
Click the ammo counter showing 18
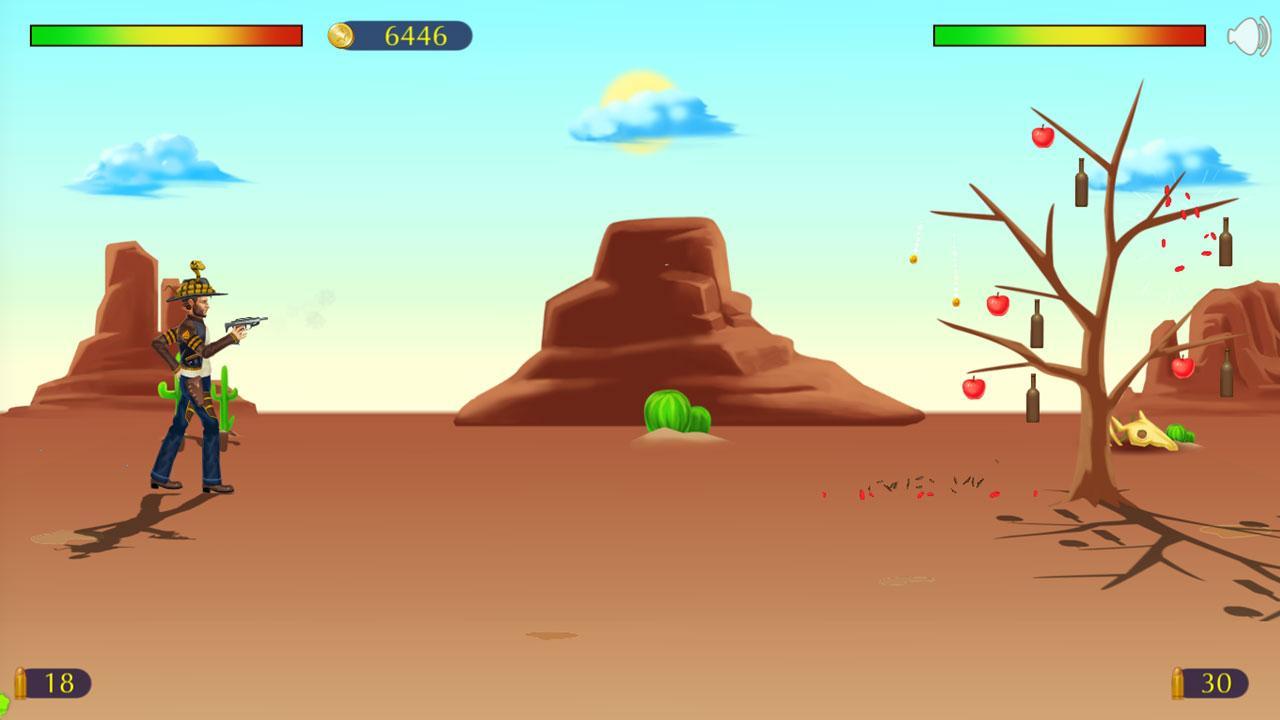point(58,684)
